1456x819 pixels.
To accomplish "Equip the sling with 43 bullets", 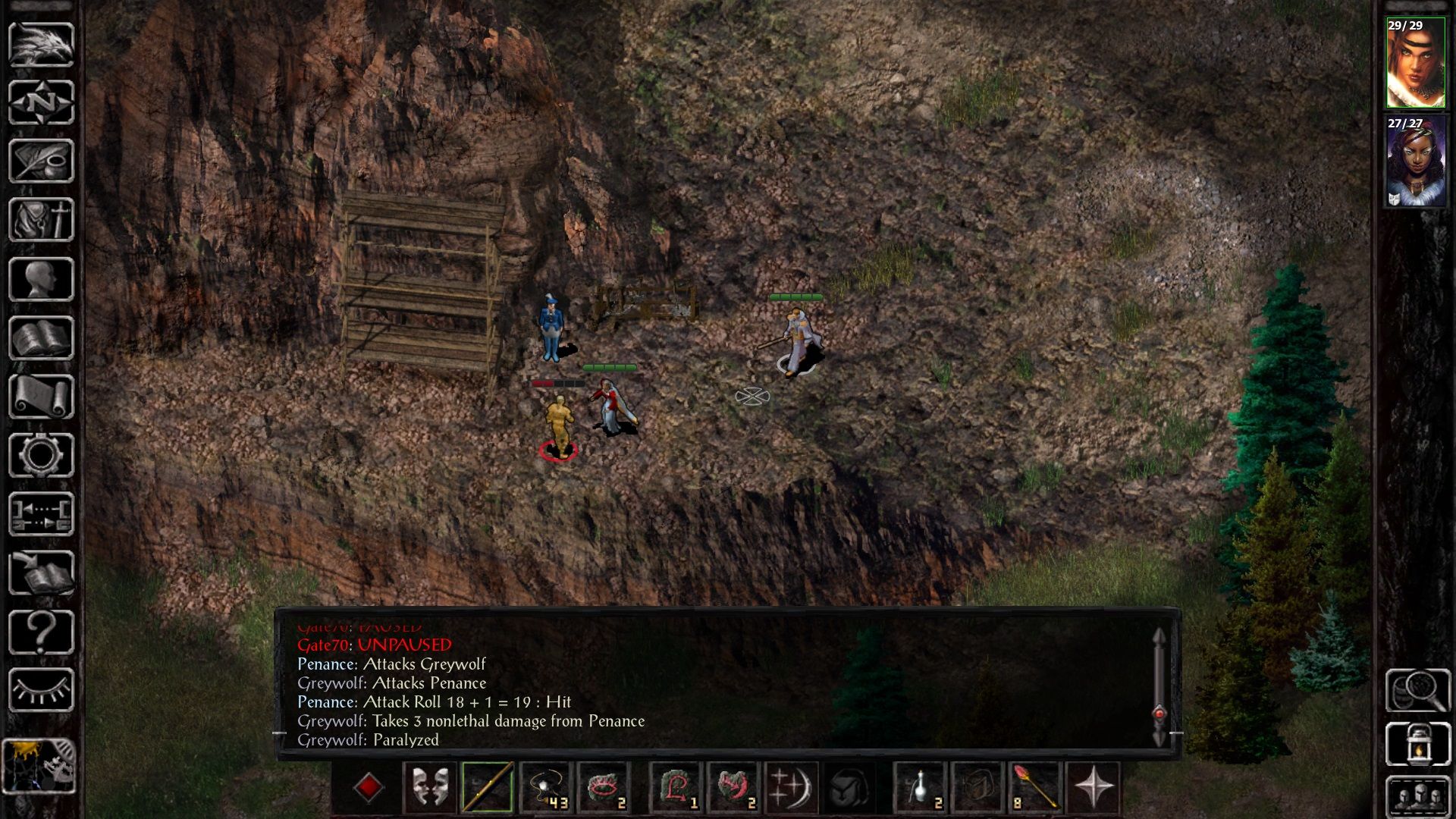I will tap(545, 787).
